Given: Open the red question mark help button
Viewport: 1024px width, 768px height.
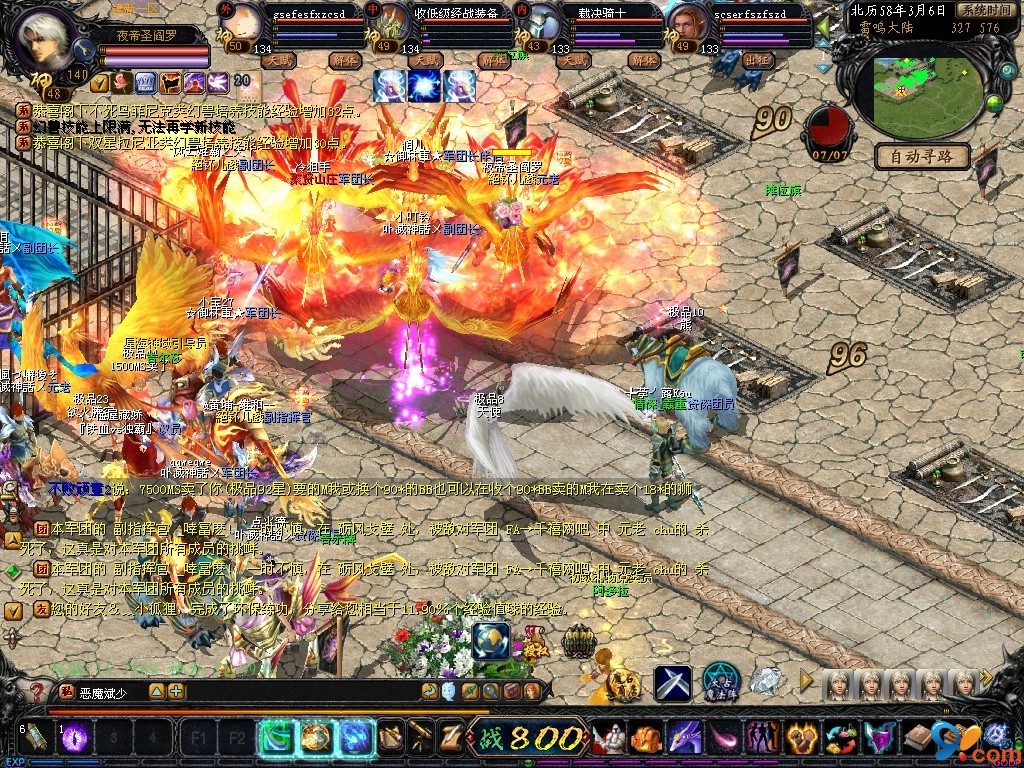Looking at the screenshot, I should 37,692.
